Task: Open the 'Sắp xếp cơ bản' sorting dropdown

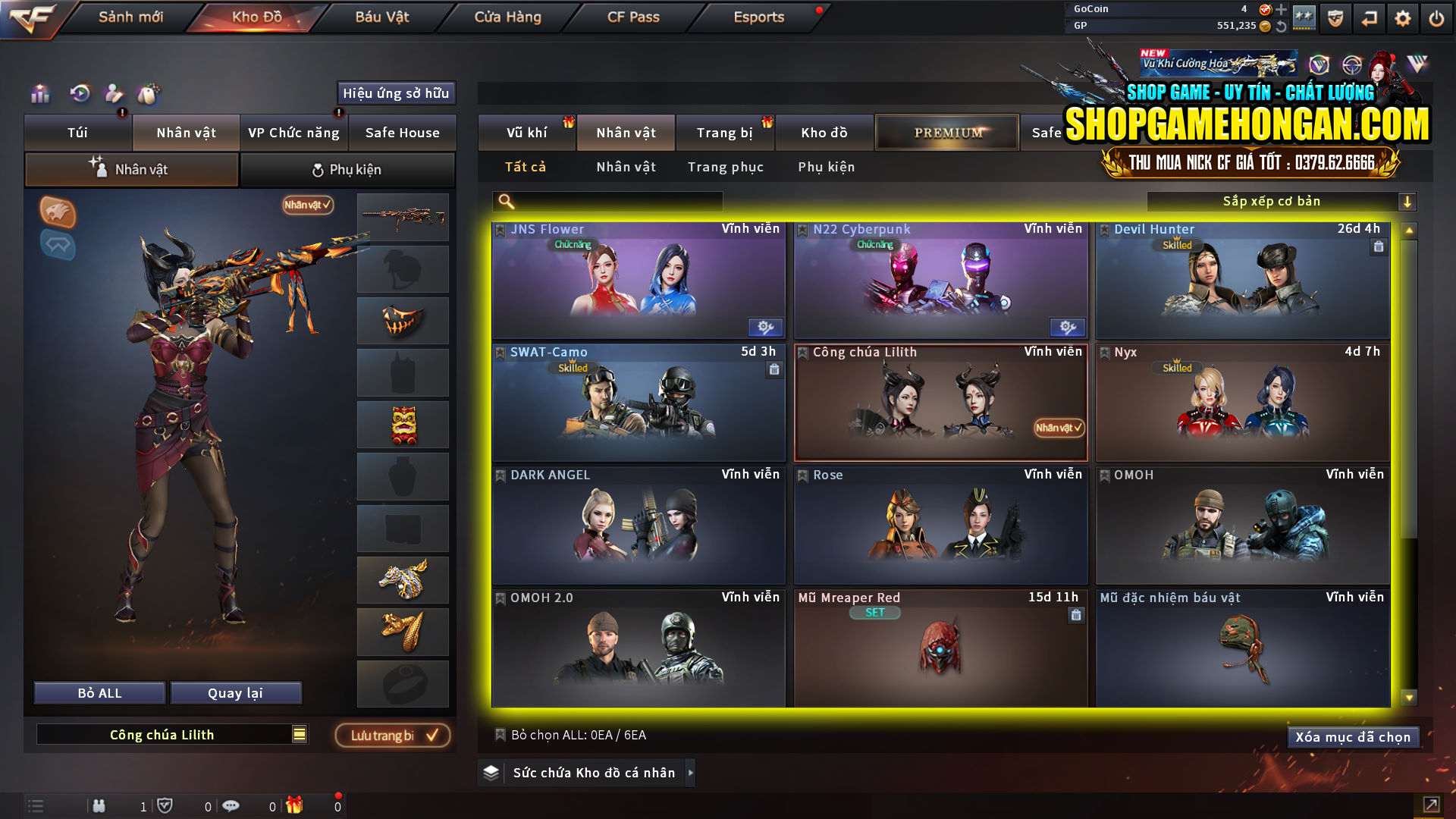Action: [x=1274, y=201]
